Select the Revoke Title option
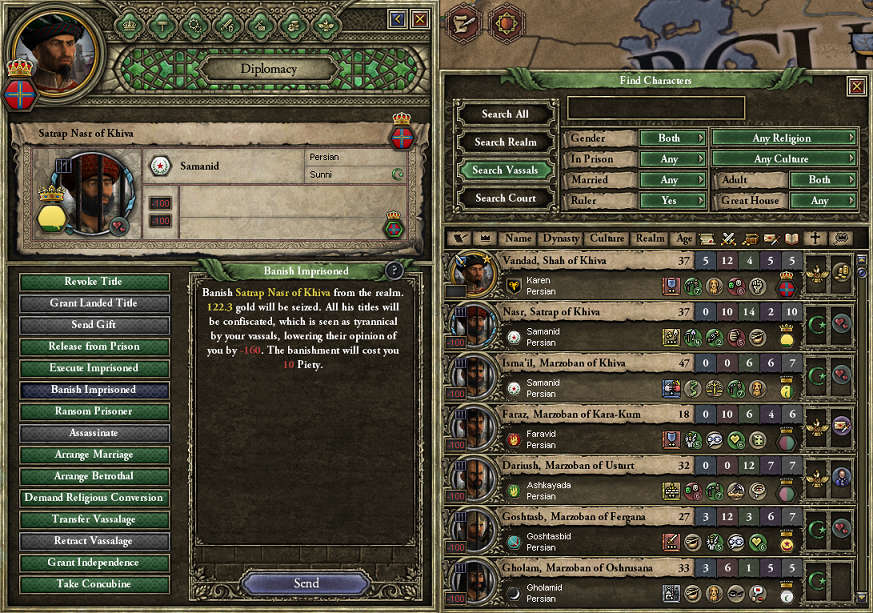Viewport: 873px width, 613px height. pyautogui.click(x=95, y=282)
